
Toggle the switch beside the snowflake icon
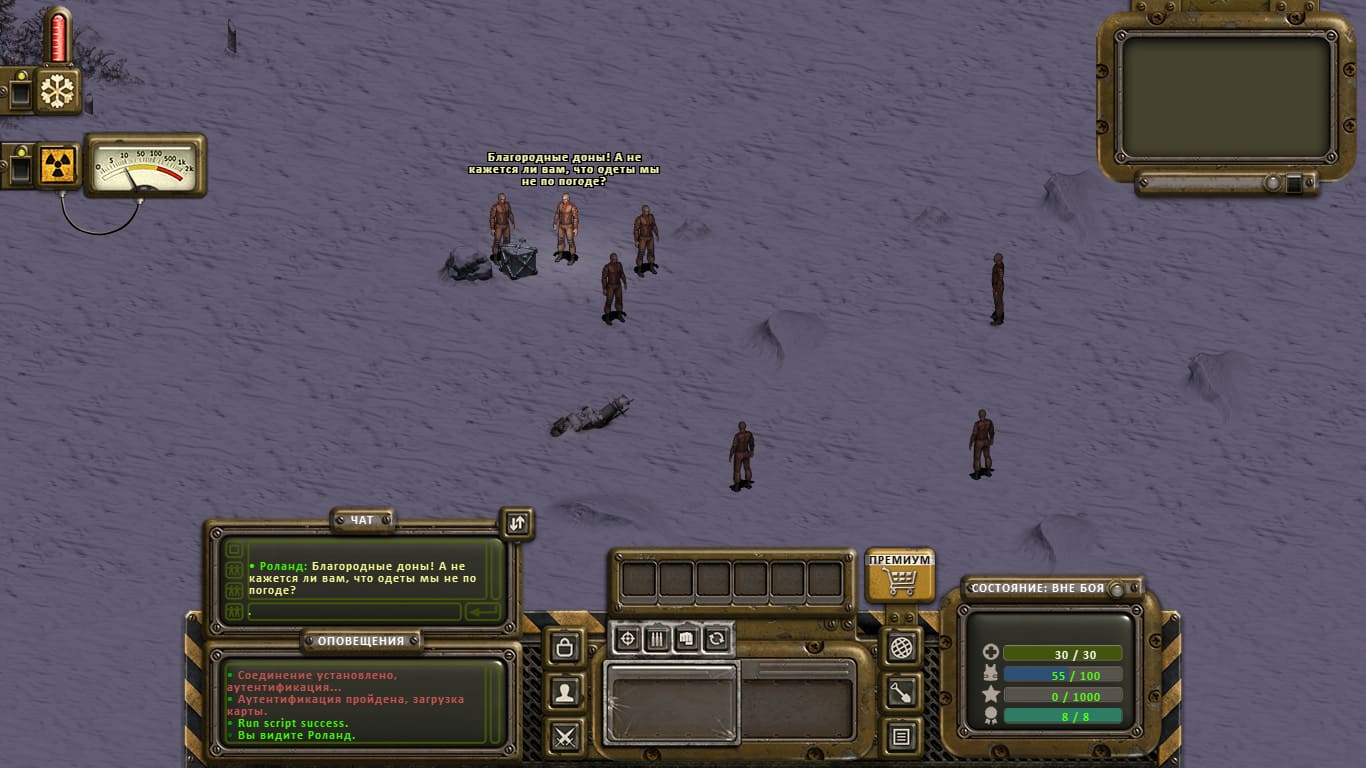pyautogui.click(x=19, y=91)
